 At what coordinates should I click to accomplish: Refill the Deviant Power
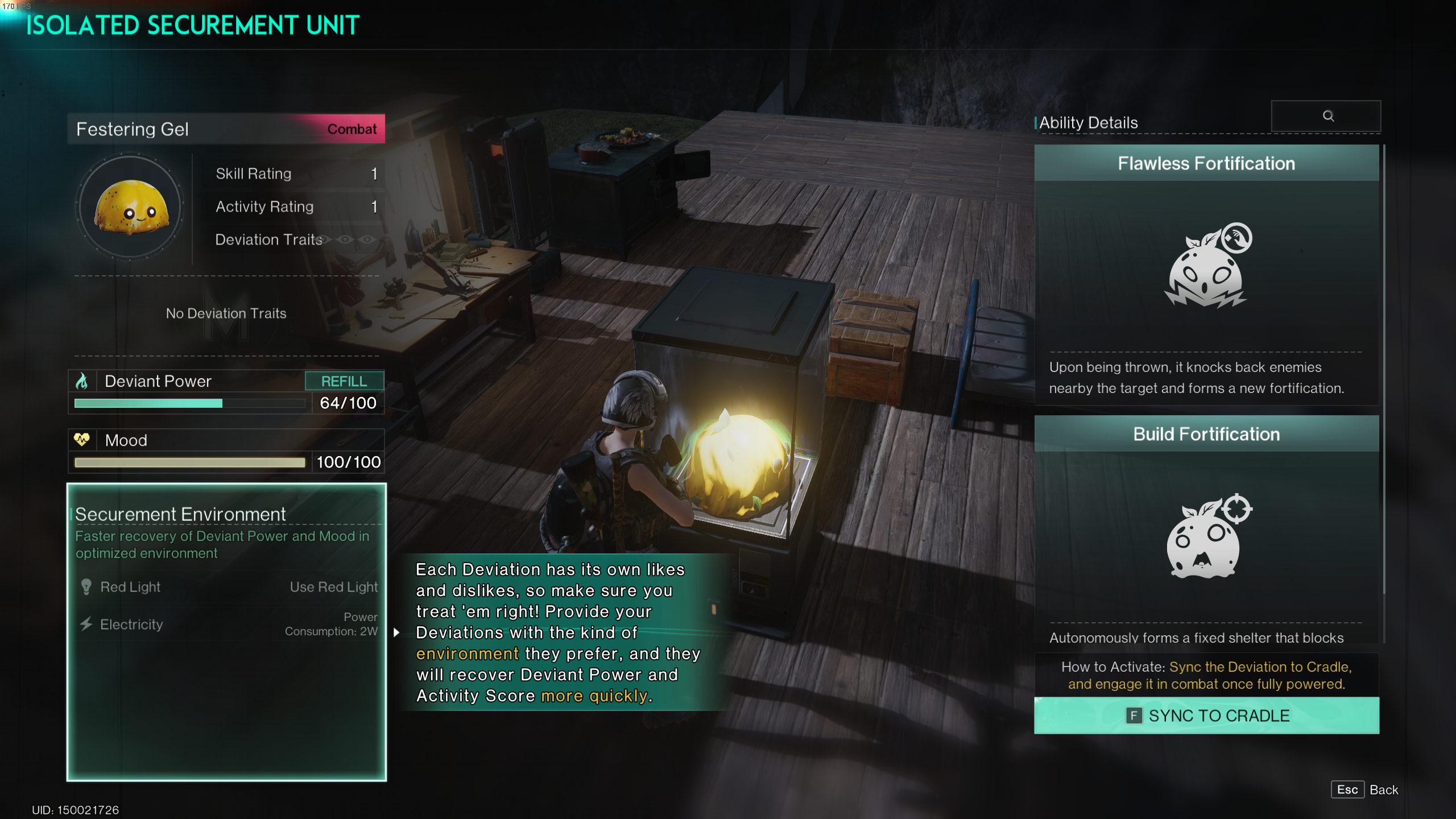tap(344, 381)
